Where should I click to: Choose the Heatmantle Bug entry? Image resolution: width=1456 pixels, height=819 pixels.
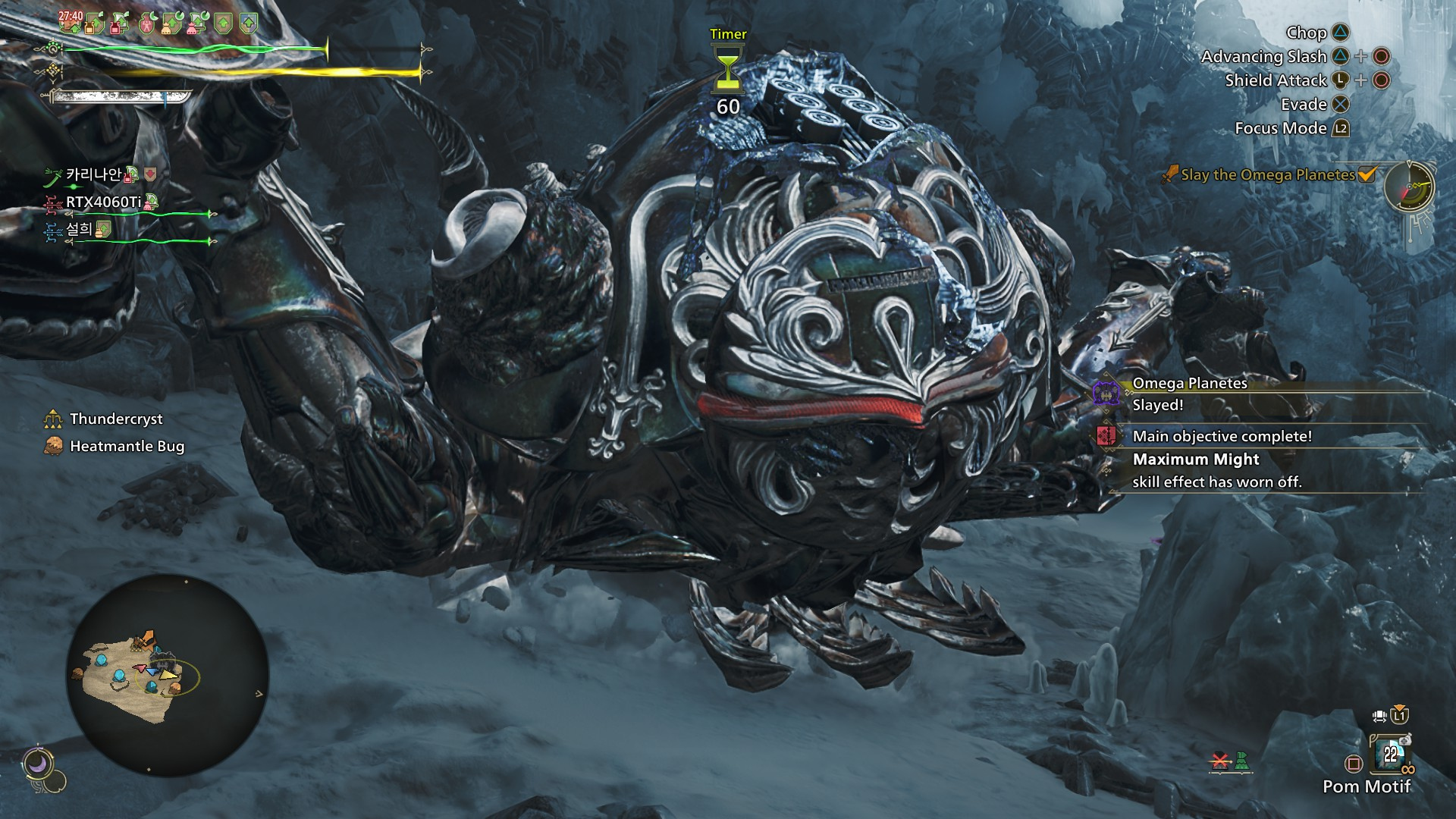point(127,446)
